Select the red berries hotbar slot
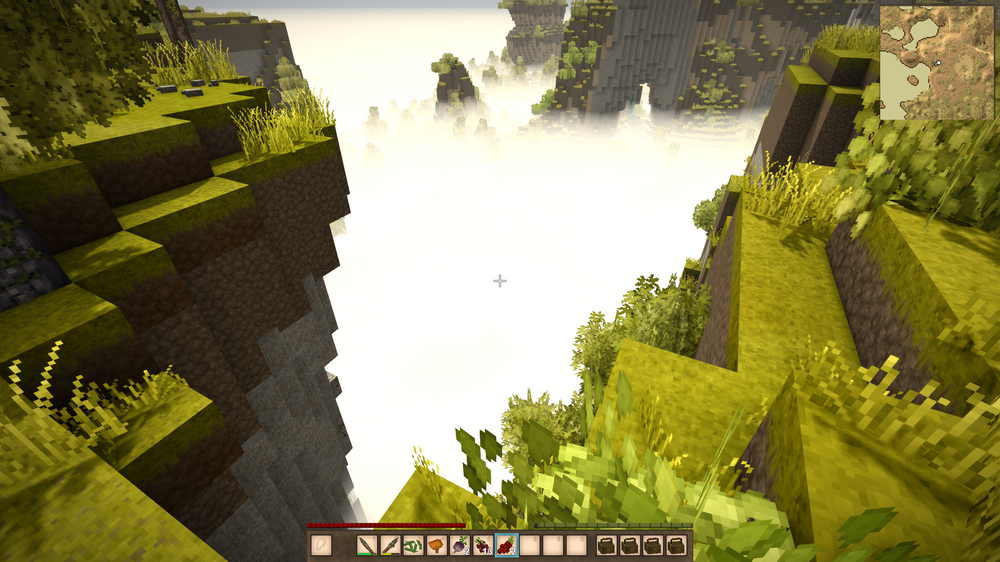1000x562 pixels. coord(506,545)
